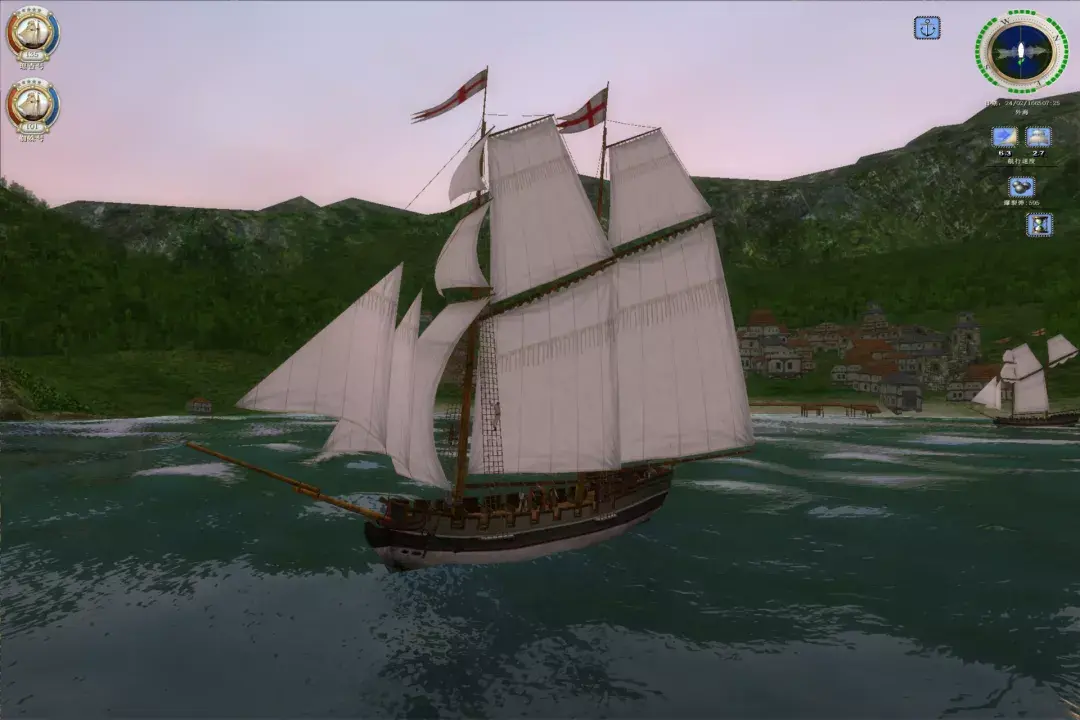This screenshot has height=720, width=1080.
Task: Select the ship portrait showing 125
Action: [x=33, y=35]
